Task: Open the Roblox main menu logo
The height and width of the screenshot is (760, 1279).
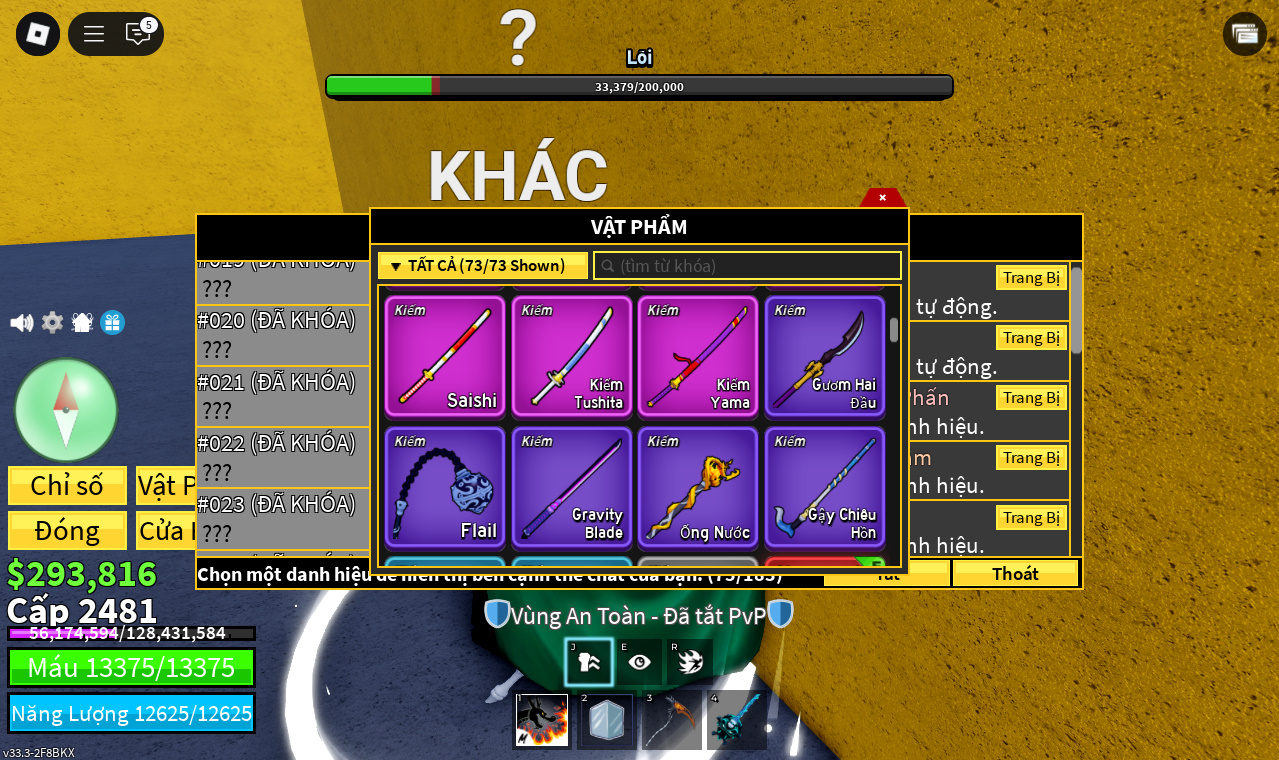Action: [38, 34]
